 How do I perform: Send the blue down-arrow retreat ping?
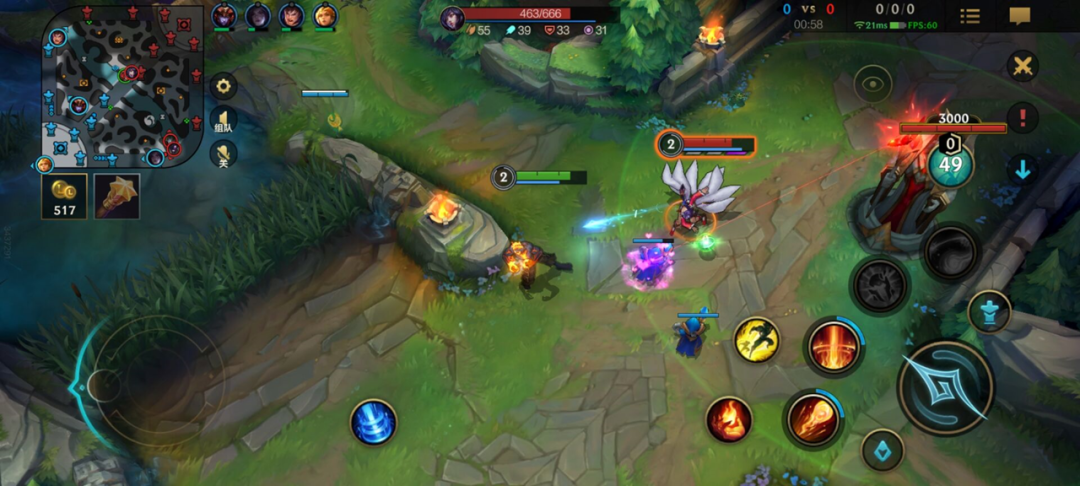tap(1022, 169)
